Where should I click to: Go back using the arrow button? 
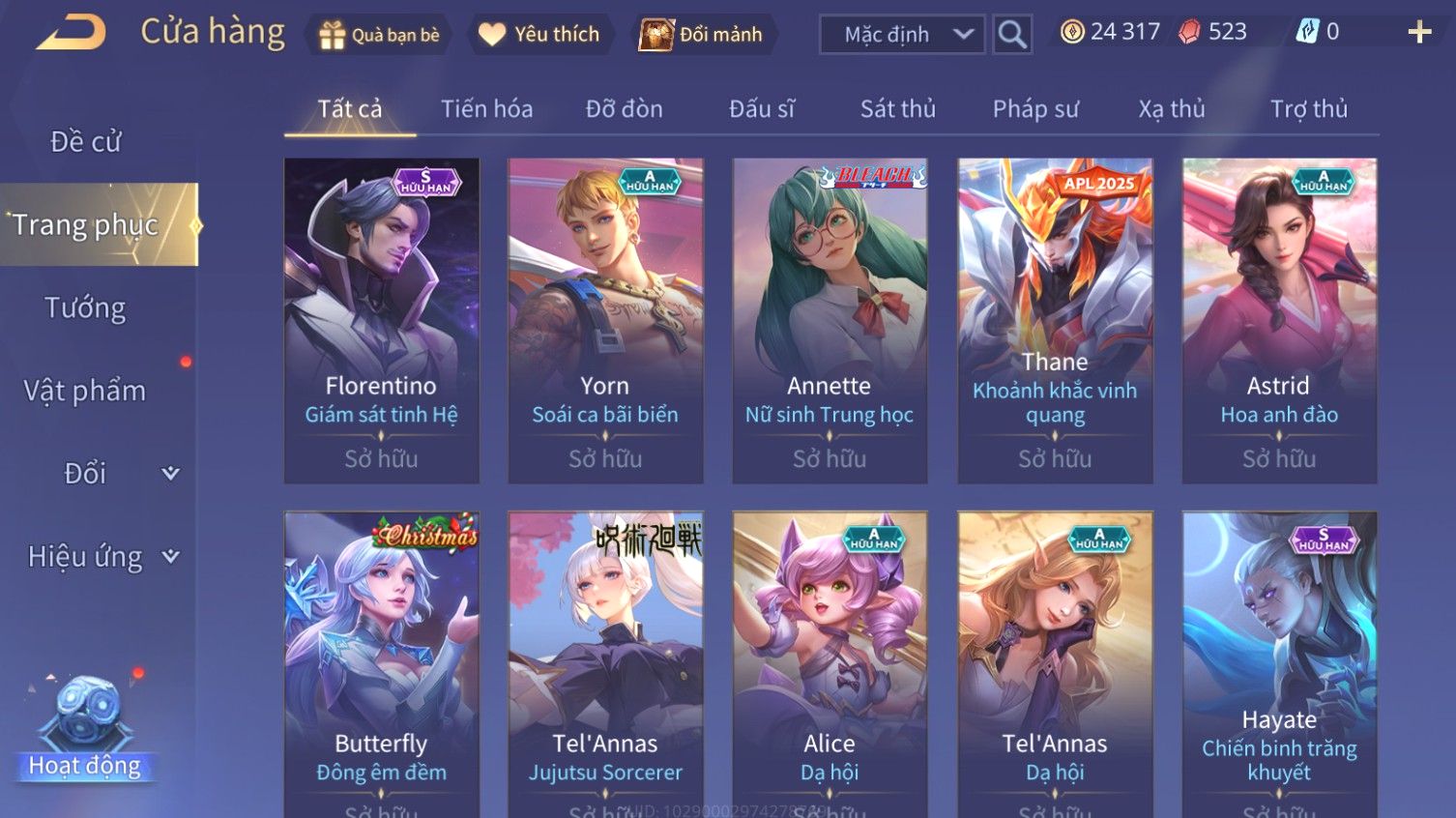pos(71,33)
